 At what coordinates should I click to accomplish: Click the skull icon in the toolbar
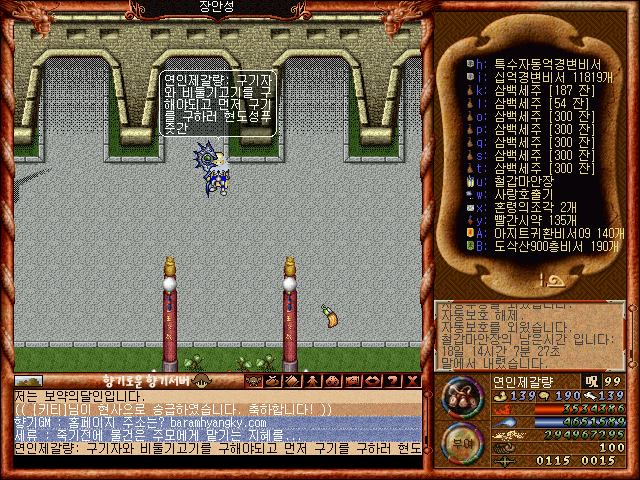pos(252,381)
